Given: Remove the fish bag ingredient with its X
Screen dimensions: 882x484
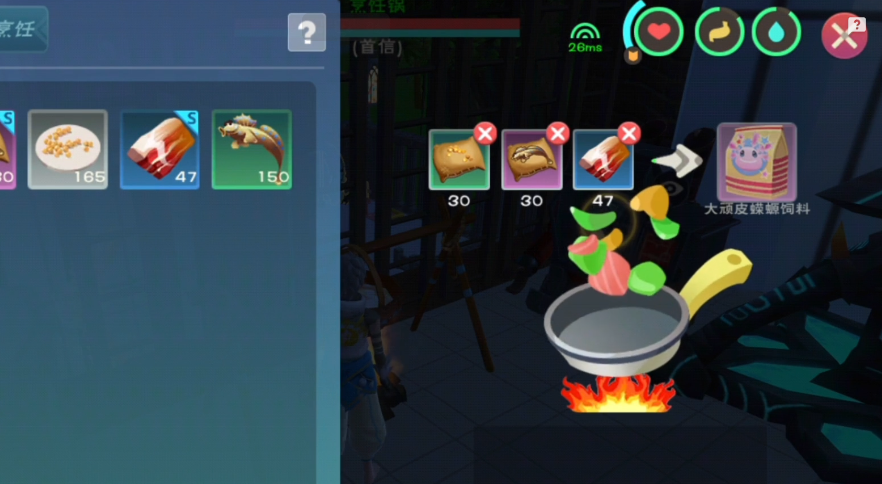Looking at the screenshot, I should click(558, 133).
